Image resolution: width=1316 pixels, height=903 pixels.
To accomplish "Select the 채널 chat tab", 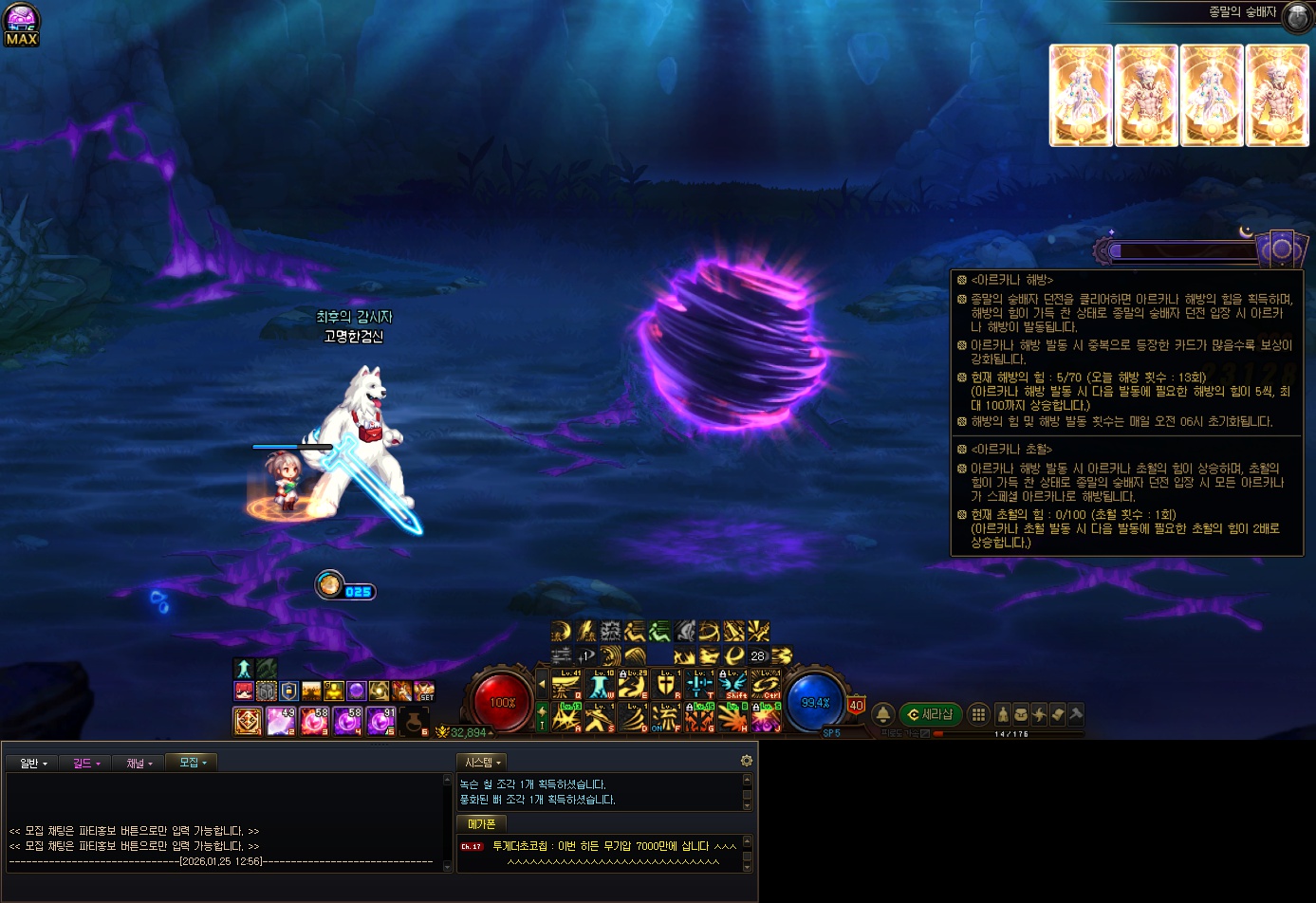I will click(139, 763).
